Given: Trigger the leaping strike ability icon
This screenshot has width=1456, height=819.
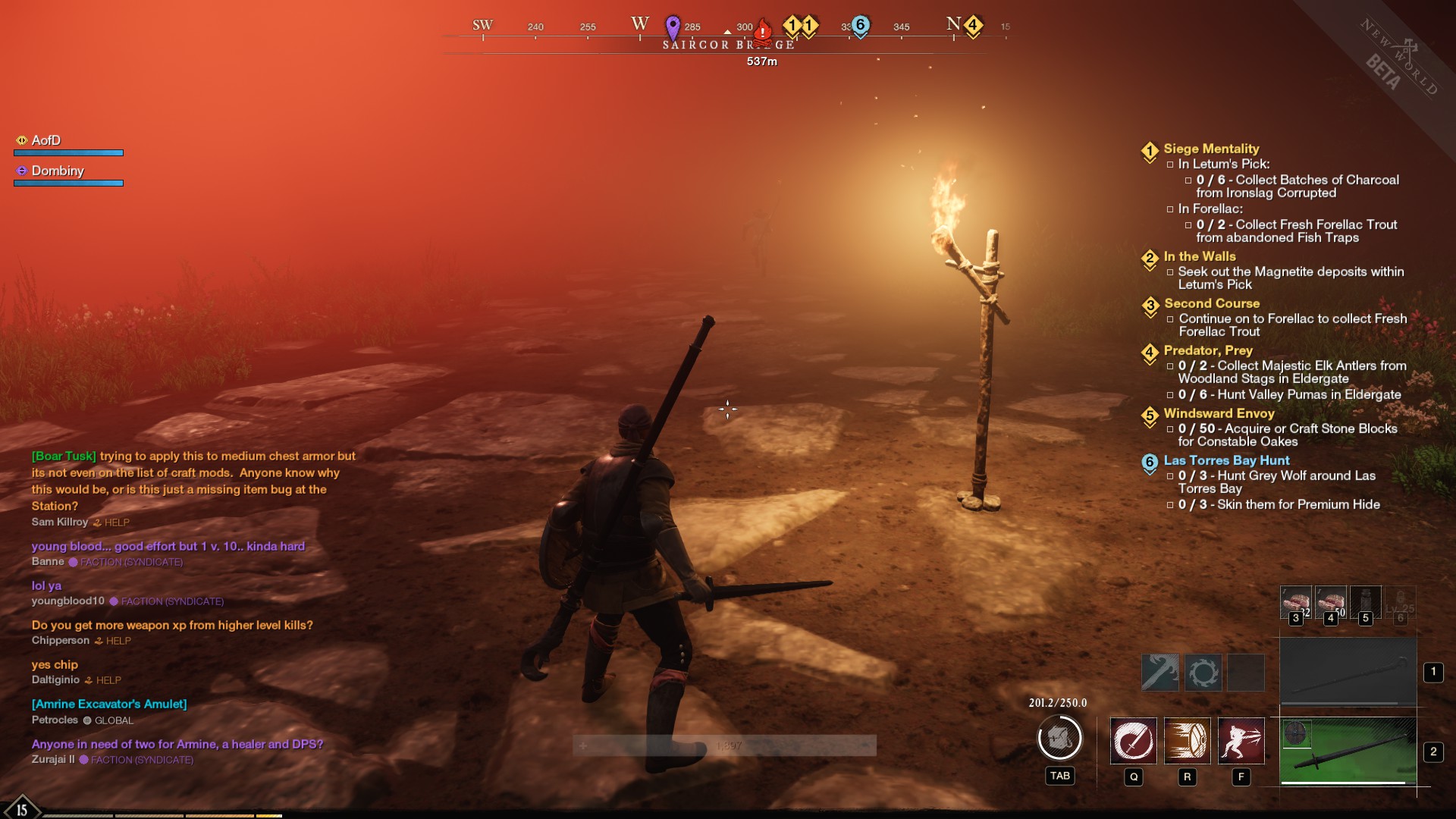Looking at the screenshot, I should [x=1241, y=741].
